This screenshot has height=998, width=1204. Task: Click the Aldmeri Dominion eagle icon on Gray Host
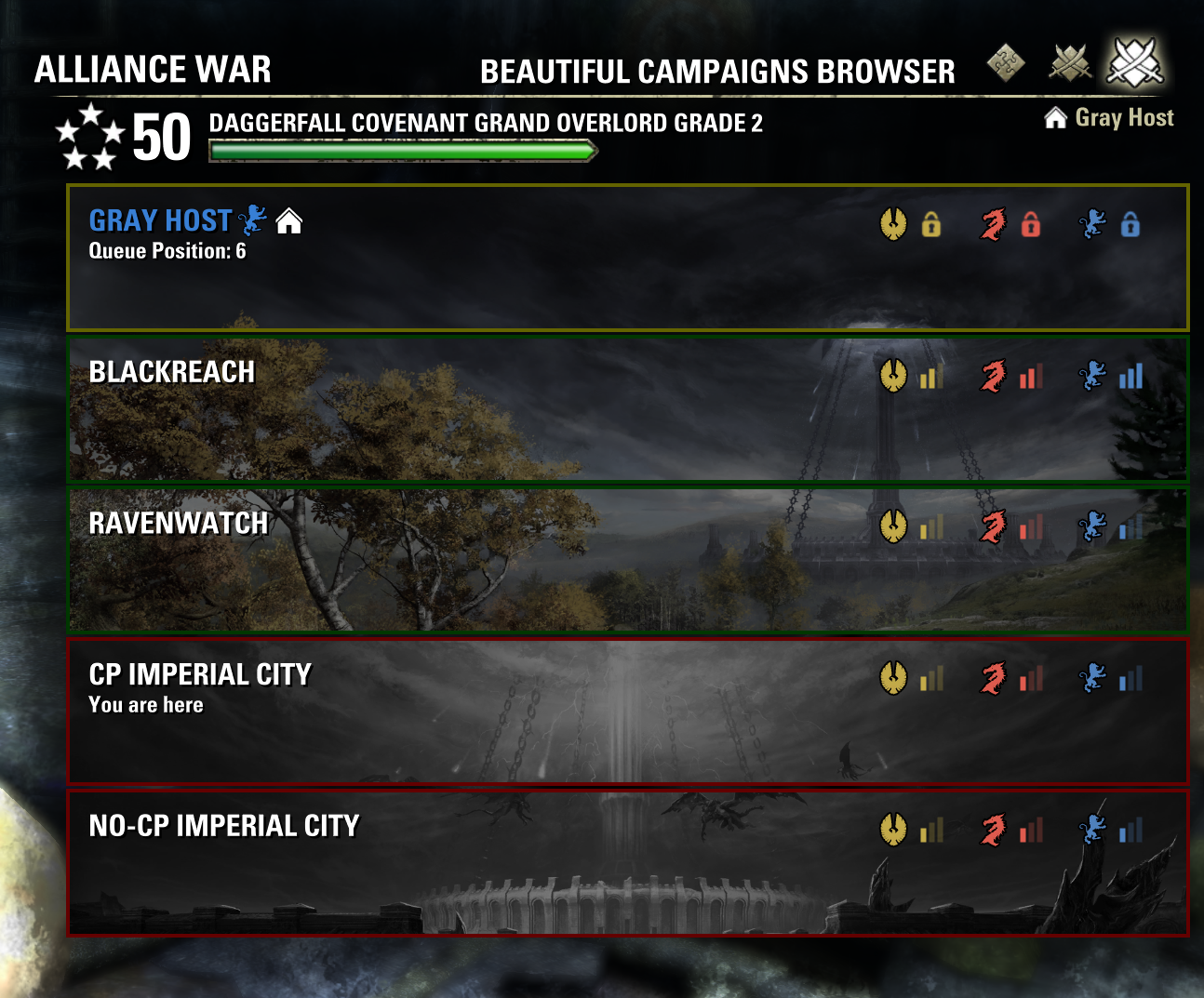click(x=895, y=223)
